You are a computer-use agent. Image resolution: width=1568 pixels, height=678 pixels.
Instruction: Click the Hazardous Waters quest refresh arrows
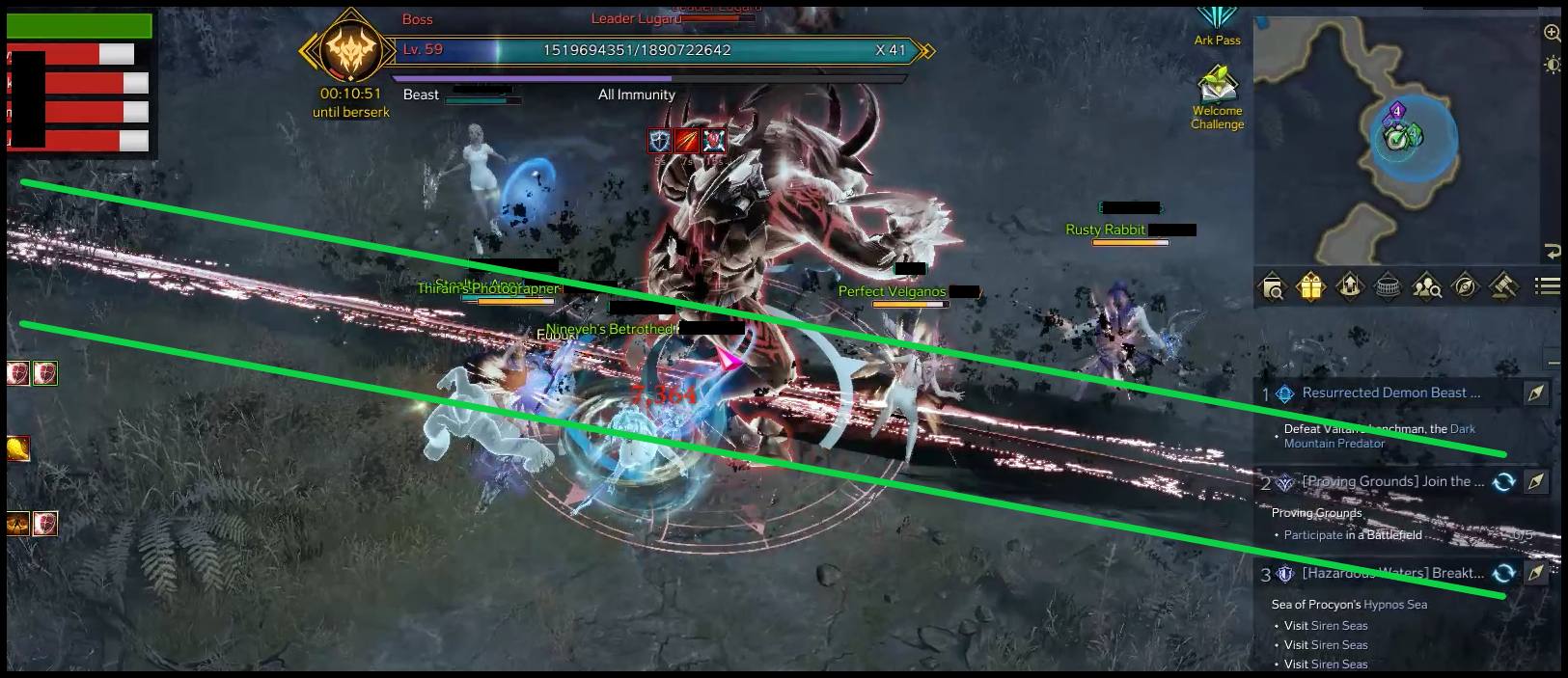(x=1503, y=573)
